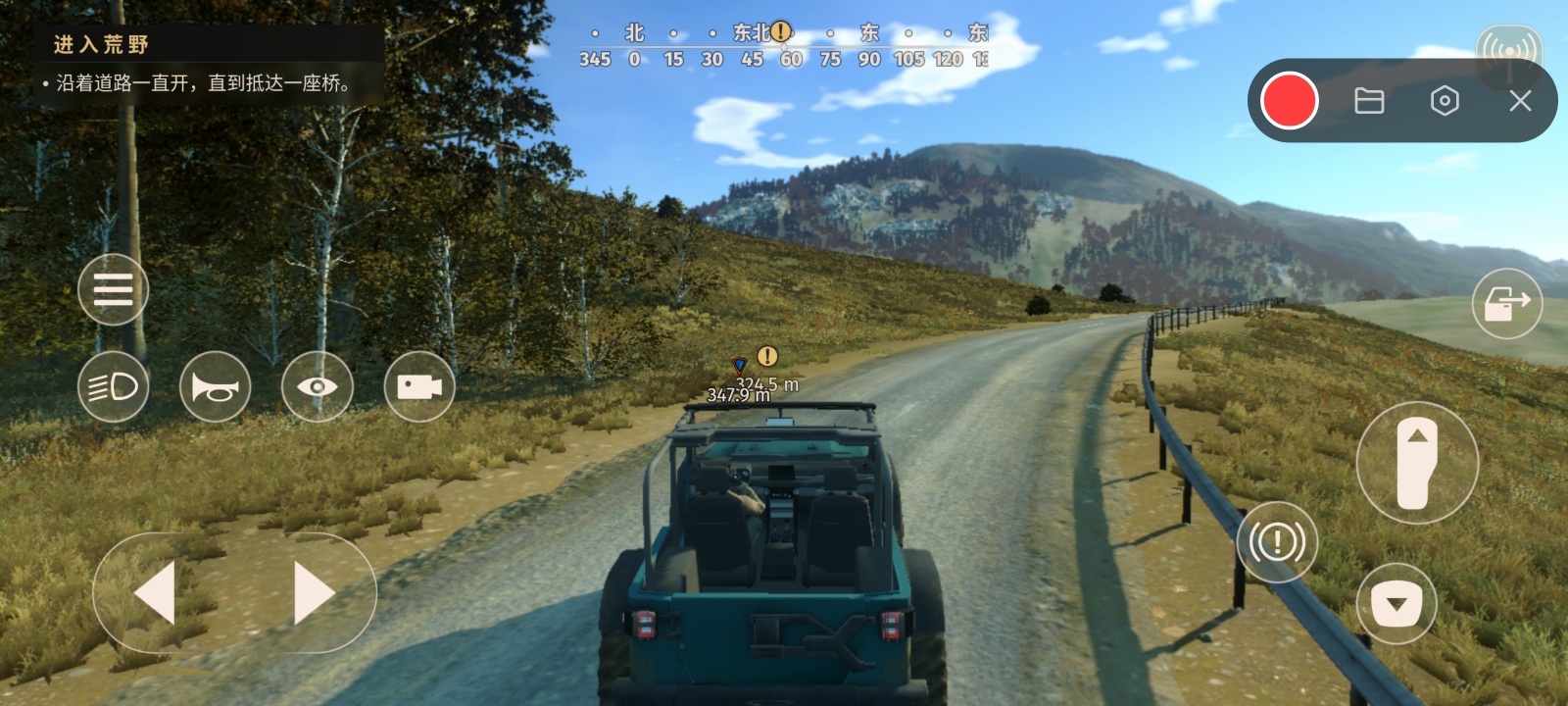Open screen recorder settings hexagon icon

1445,101
